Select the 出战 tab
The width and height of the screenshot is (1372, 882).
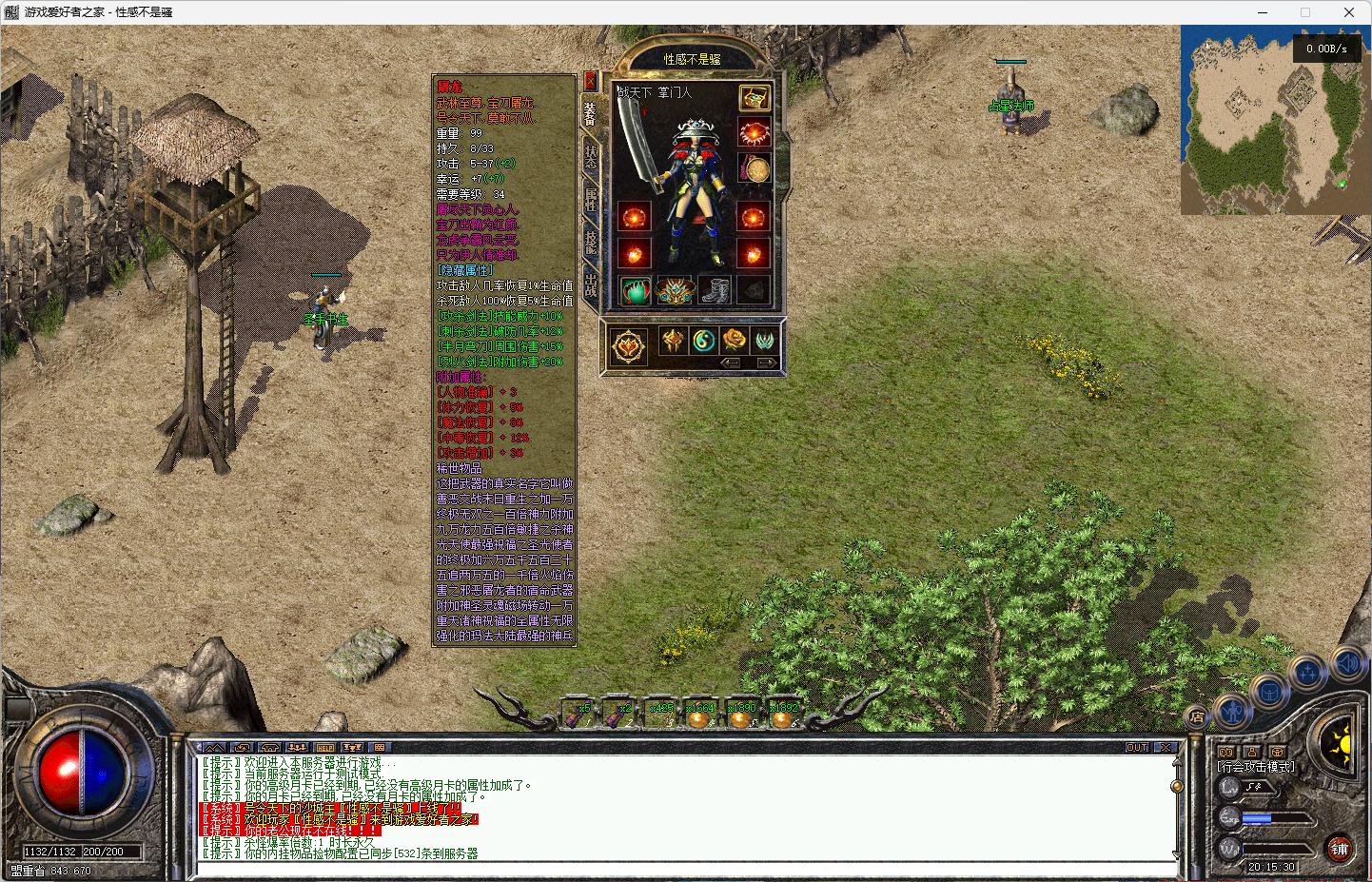click(591, 284)
